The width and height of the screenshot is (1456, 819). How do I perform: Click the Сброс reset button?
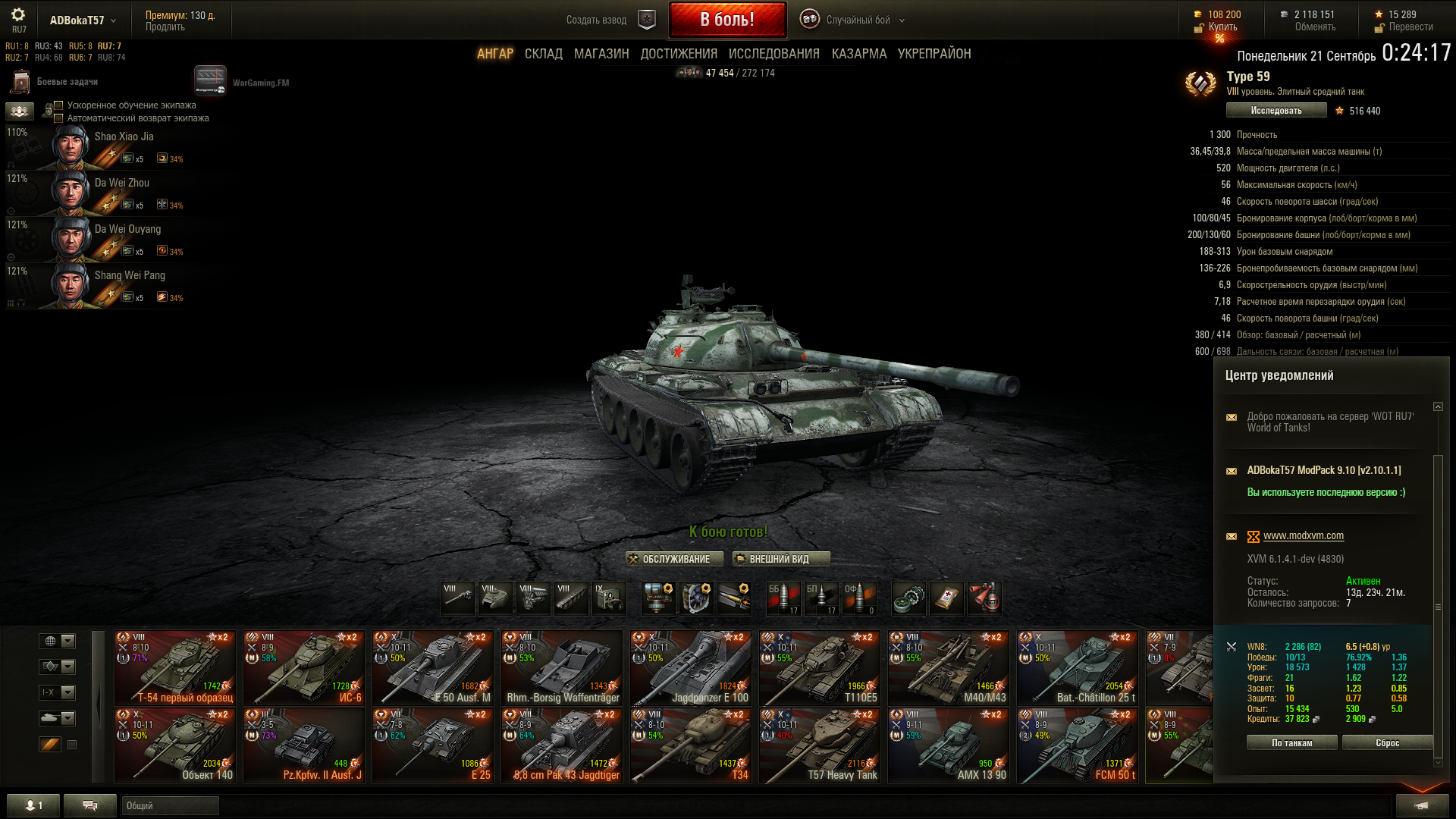1387,743
